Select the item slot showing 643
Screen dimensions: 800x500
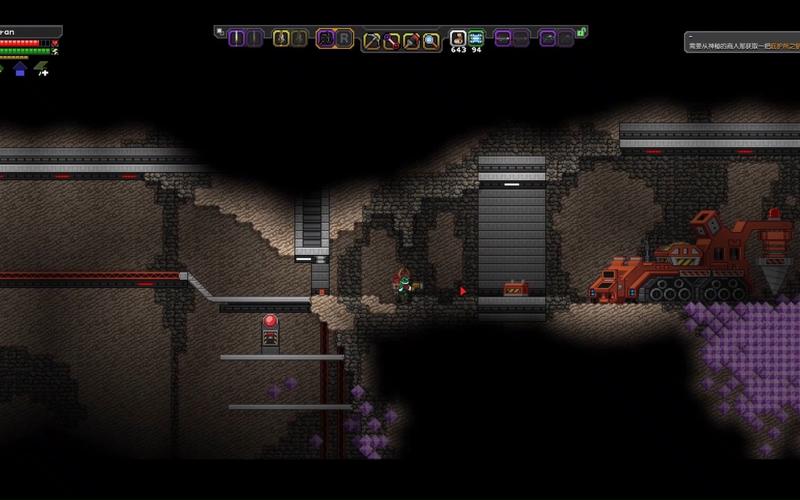(x=458, y=38)
